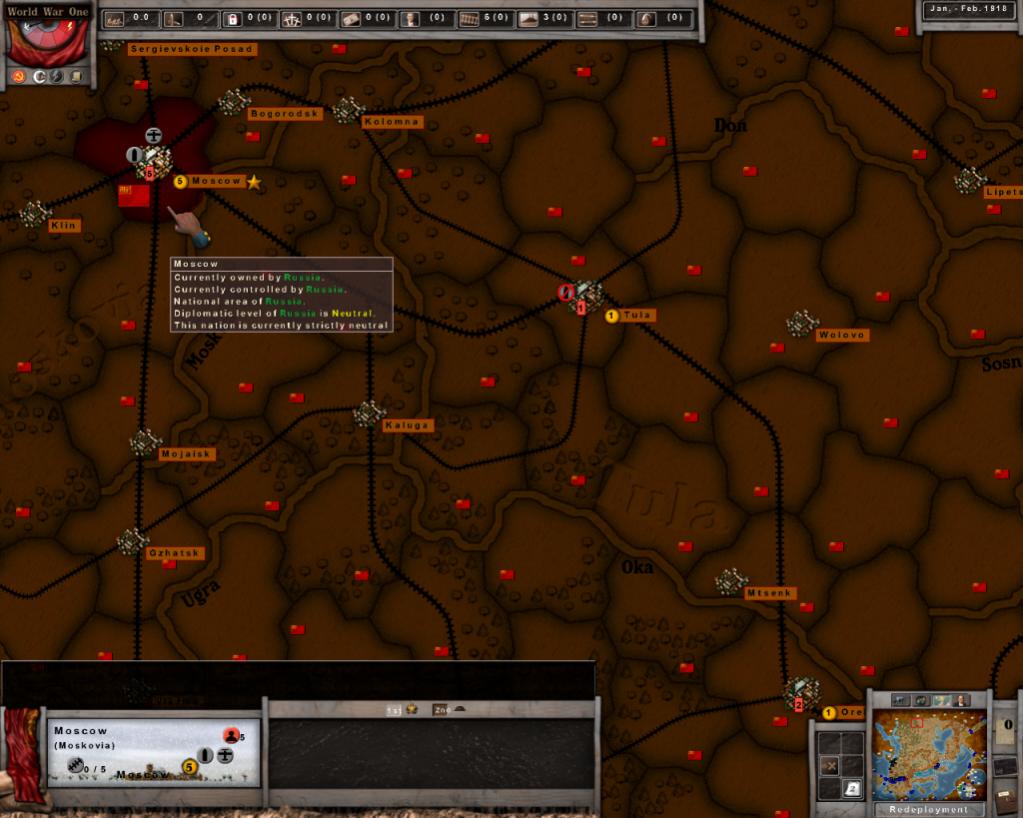Image resolution: width=1023 pixels, height=818 pixels.
Task: Click the railway track icon in top bar
Action: 469,18
